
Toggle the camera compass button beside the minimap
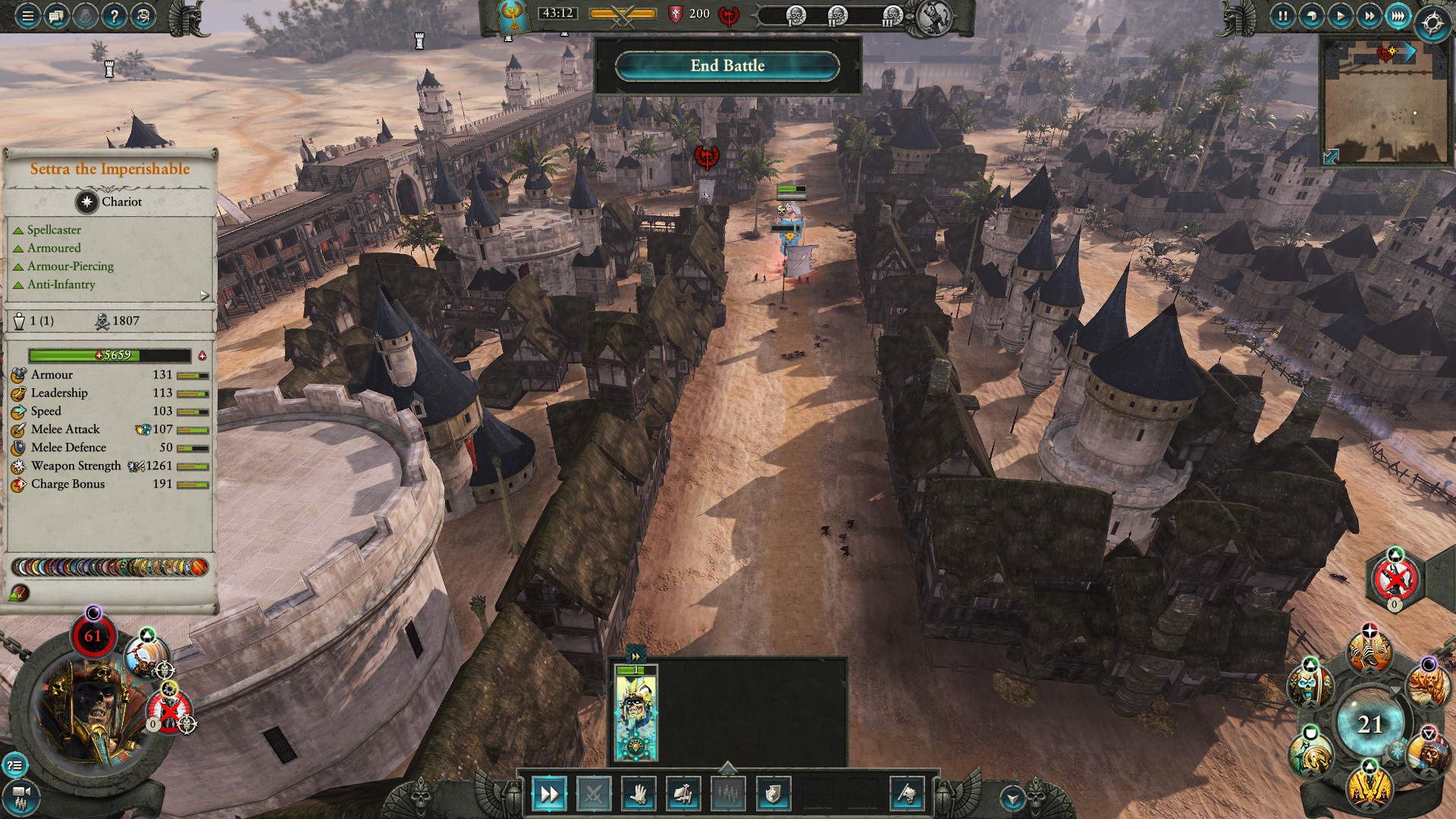click(x=1432, y=24)
